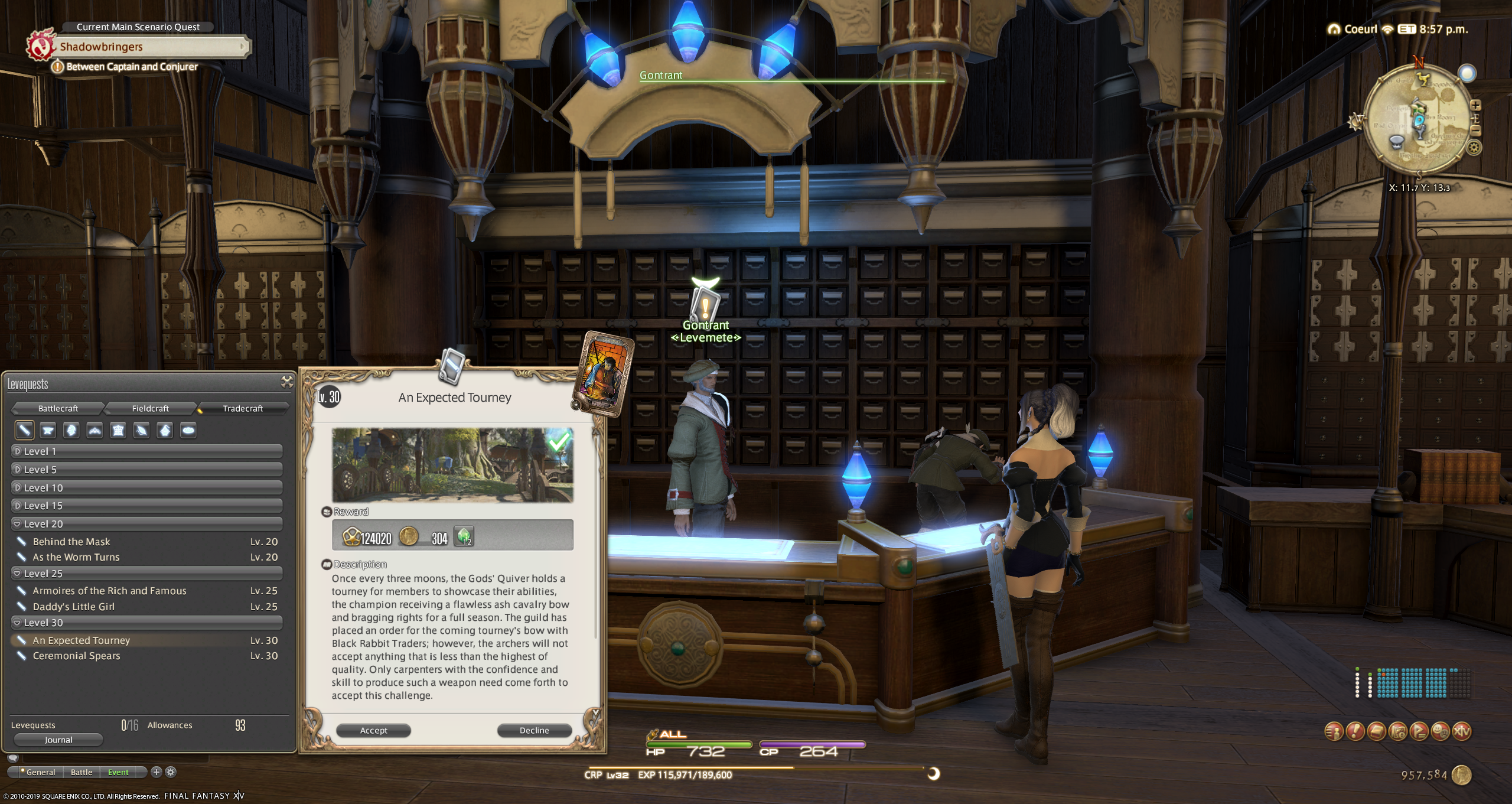
Task: Select the General chat tab
Action: (40, 772)
